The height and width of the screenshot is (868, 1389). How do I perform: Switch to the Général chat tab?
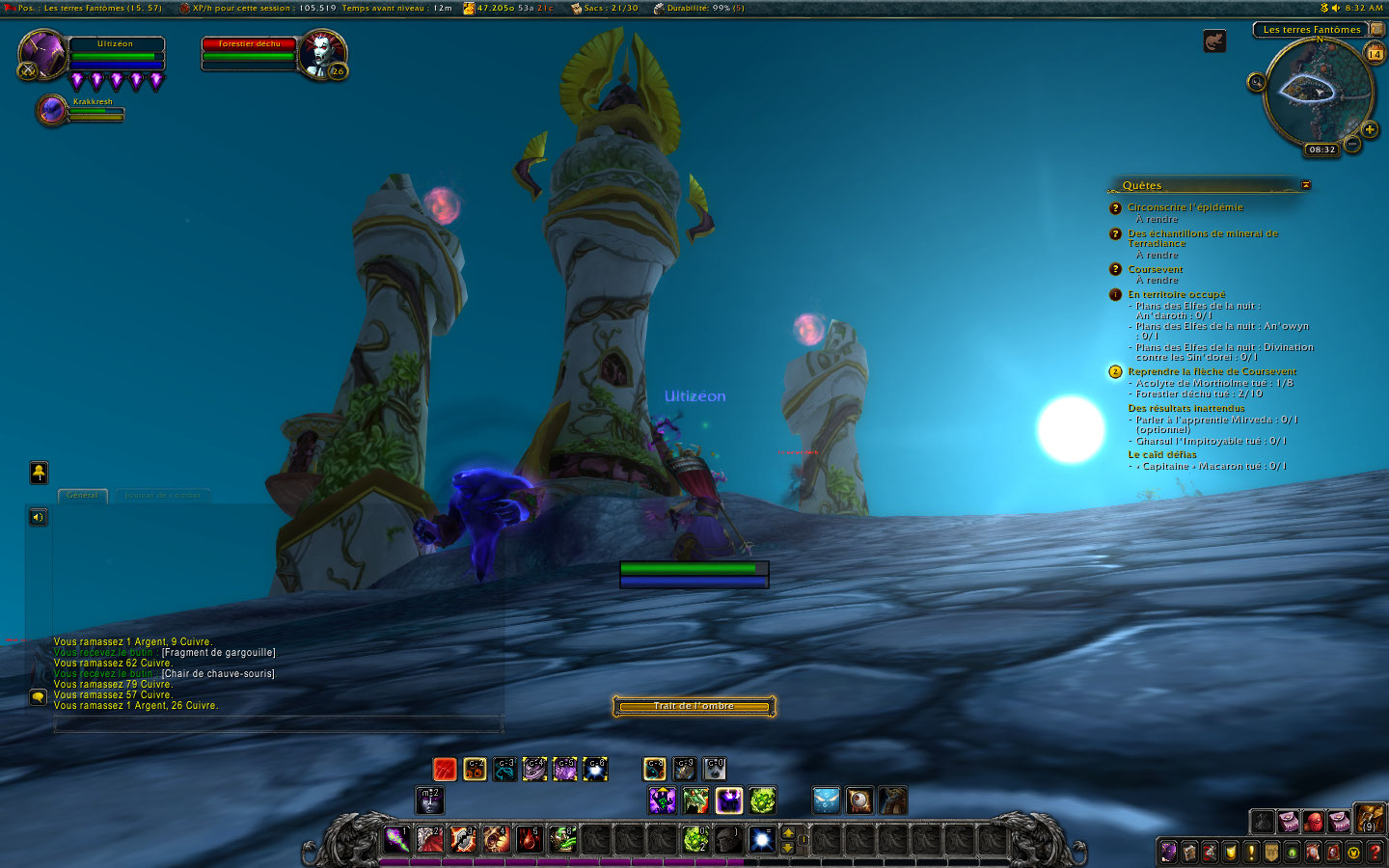(x=82, y=496)
